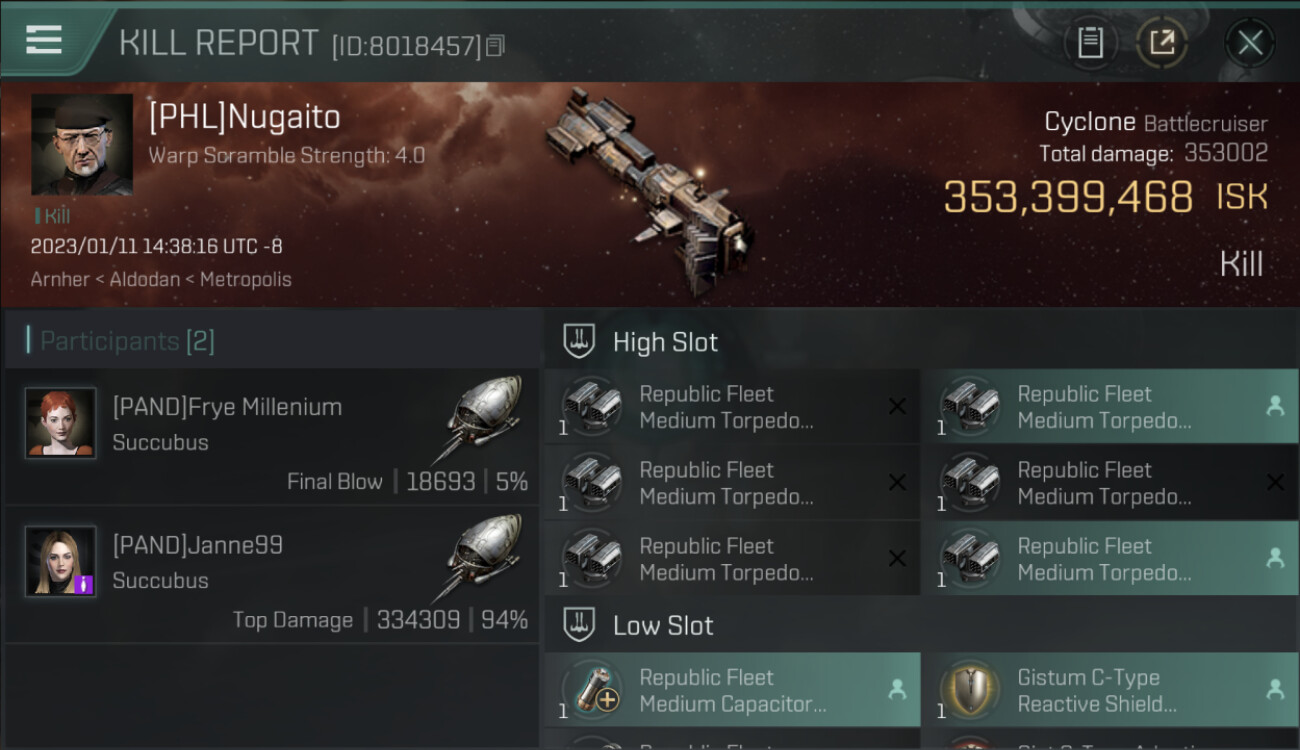View Nugaito's character portrait

click(x=82, y=145)
